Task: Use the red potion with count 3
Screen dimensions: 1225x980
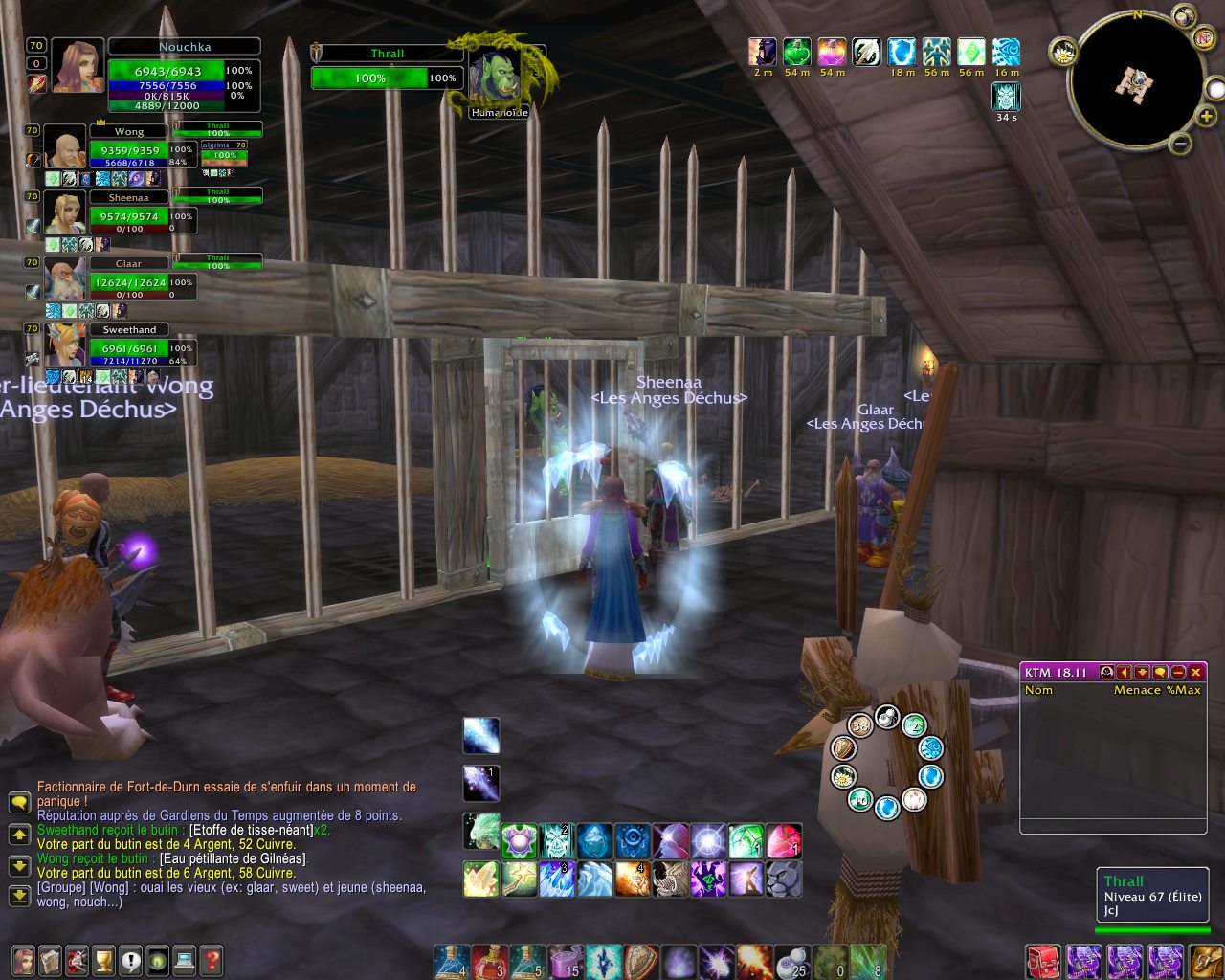Action: click(x=489, y=961)
